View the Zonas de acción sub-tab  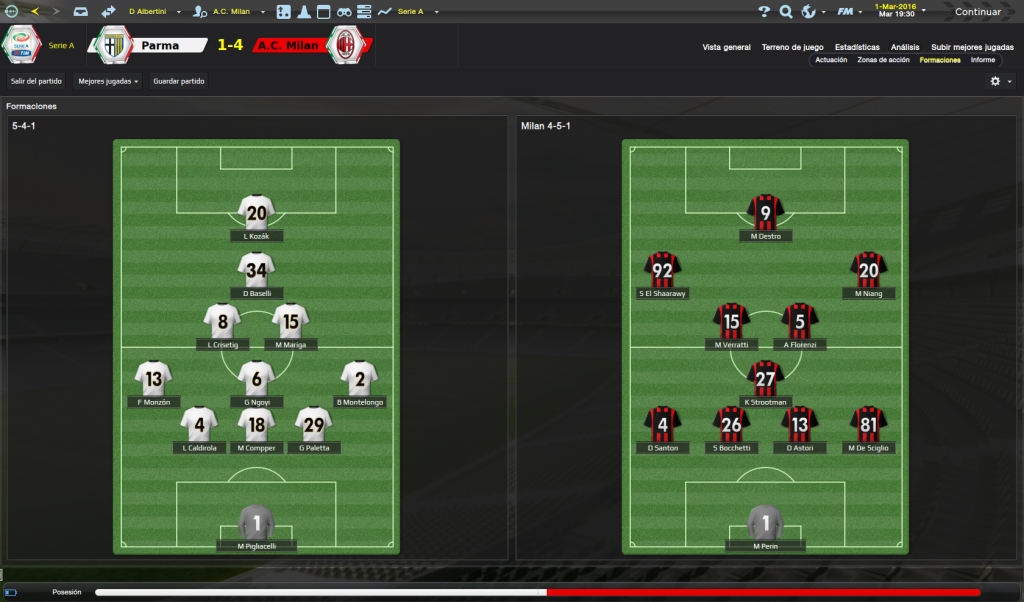(x=883, y=60)
